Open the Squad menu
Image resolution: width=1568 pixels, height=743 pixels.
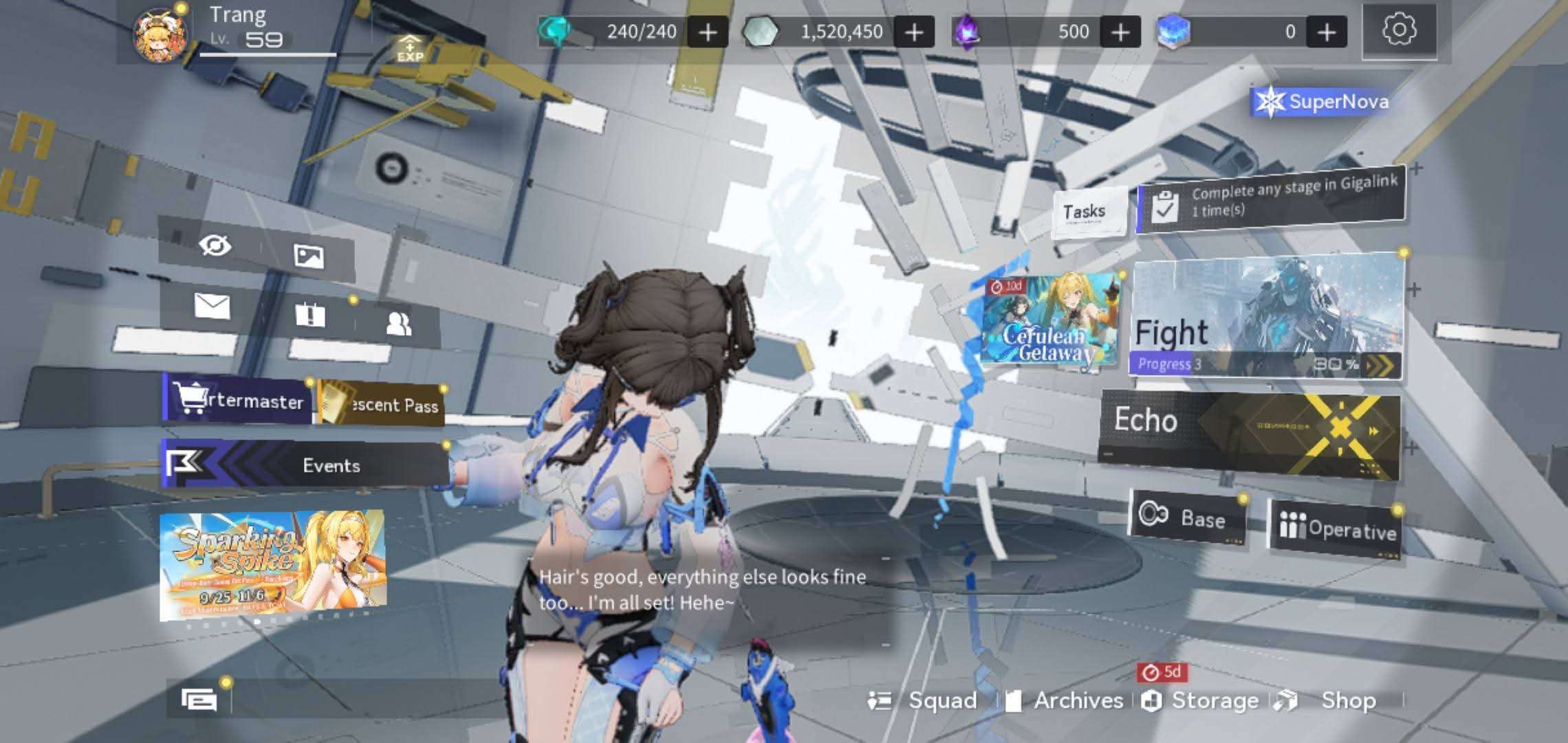click(925, 700)
